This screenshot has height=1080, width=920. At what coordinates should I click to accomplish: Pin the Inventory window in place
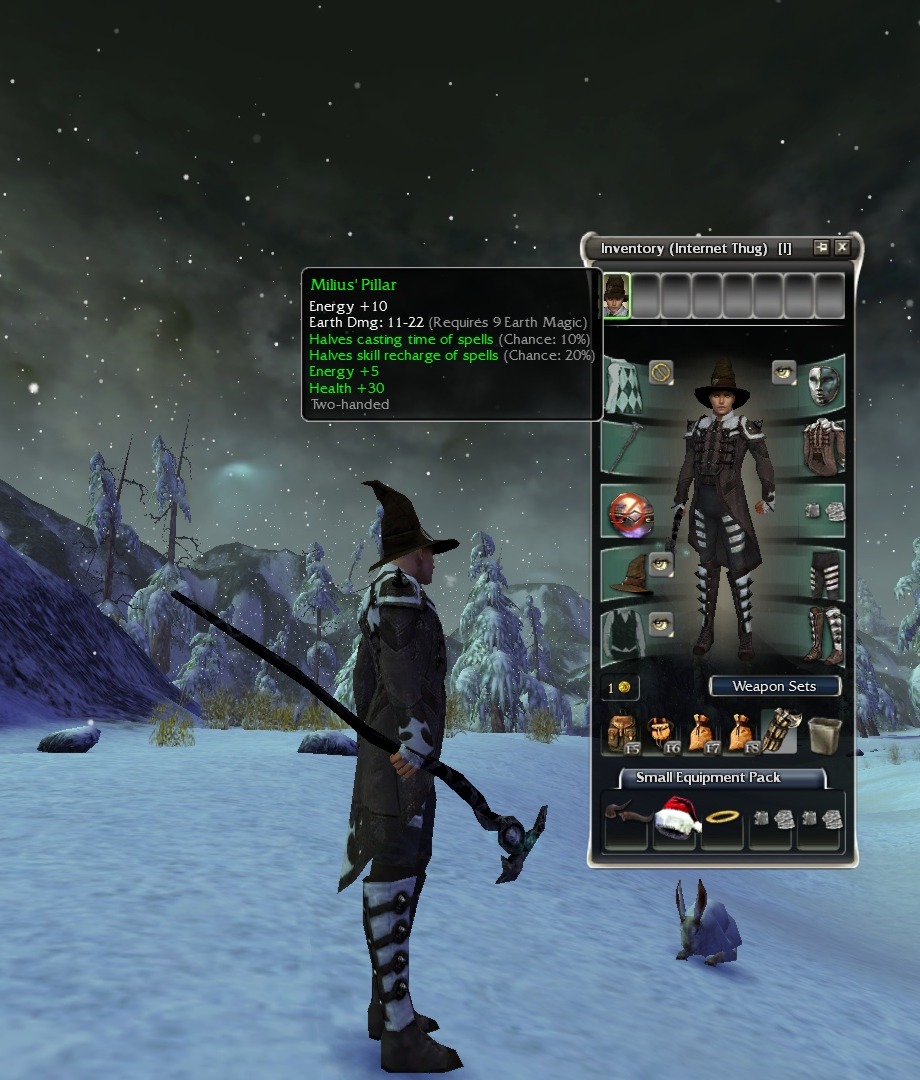coord(821,248)
